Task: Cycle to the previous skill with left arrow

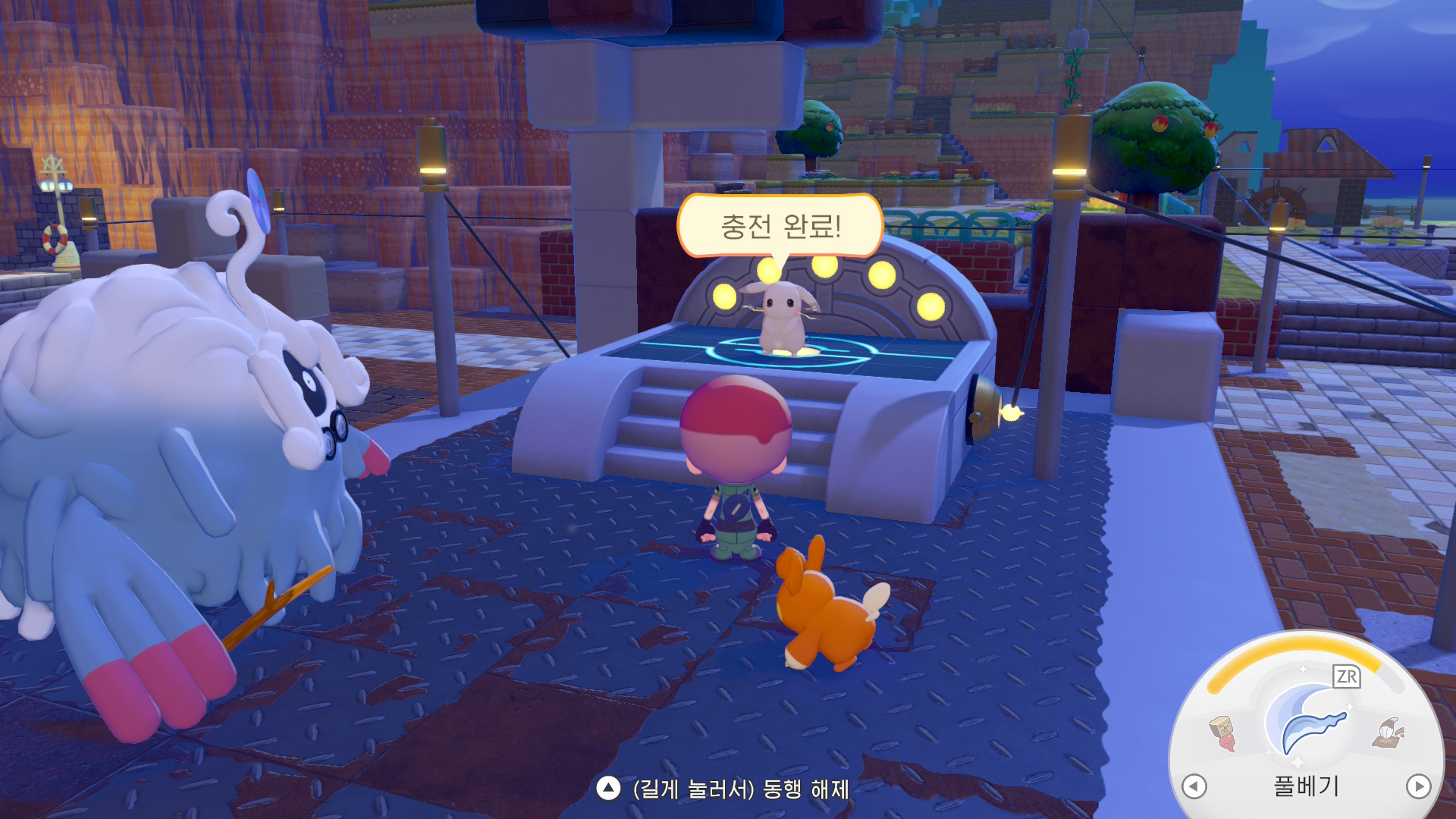Action: [x=1194, y=786]
